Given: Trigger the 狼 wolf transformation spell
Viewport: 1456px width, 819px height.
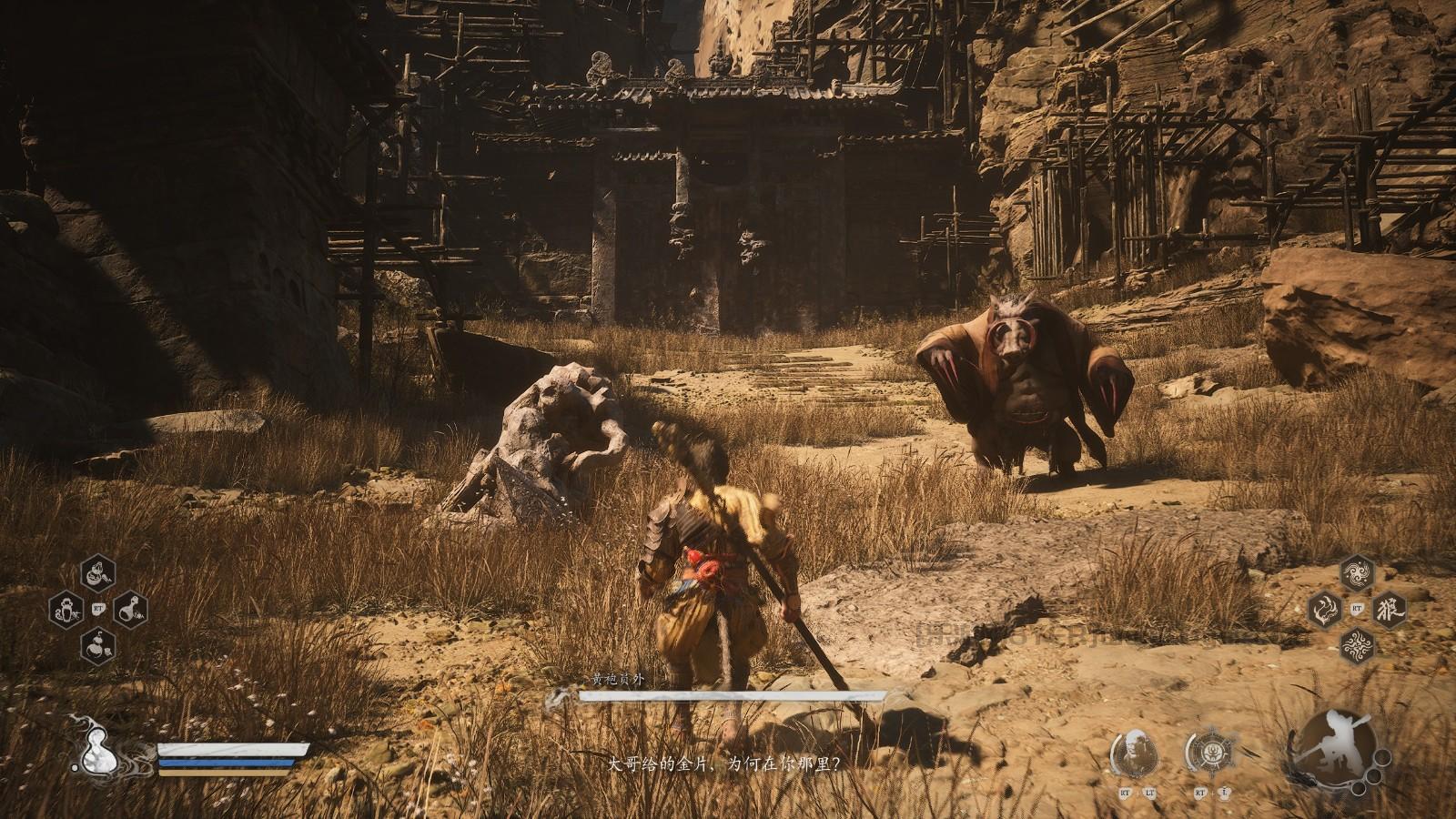Looking at the screenshot, I should (x=1389, y=609).
